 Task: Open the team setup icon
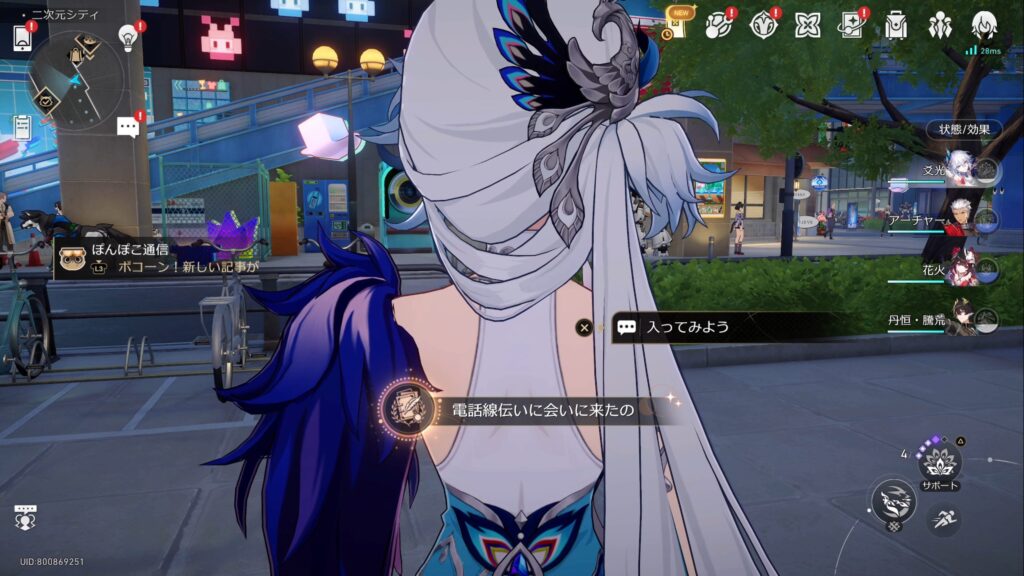pos(939,25)
